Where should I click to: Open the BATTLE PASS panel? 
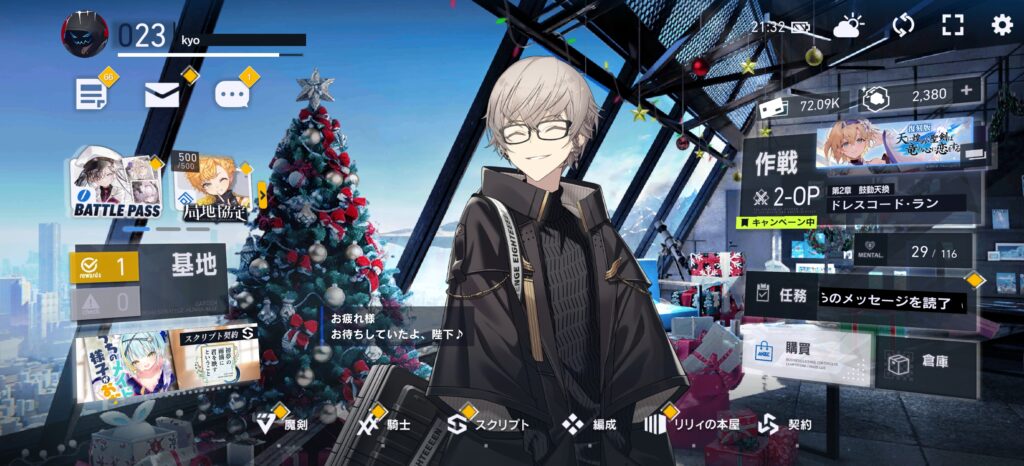click(117, 188)
